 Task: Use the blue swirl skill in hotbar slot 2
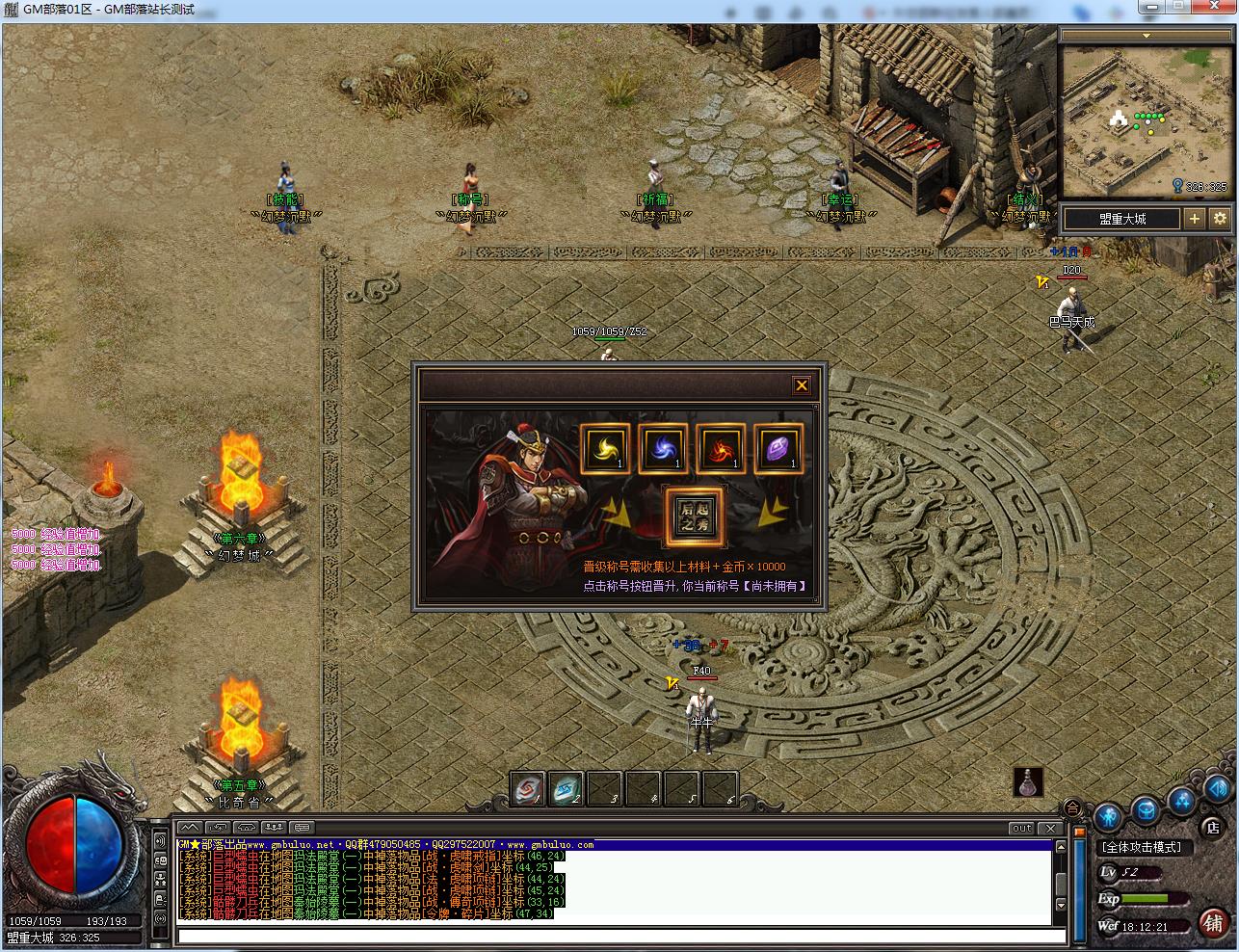[x=567, y=790]
